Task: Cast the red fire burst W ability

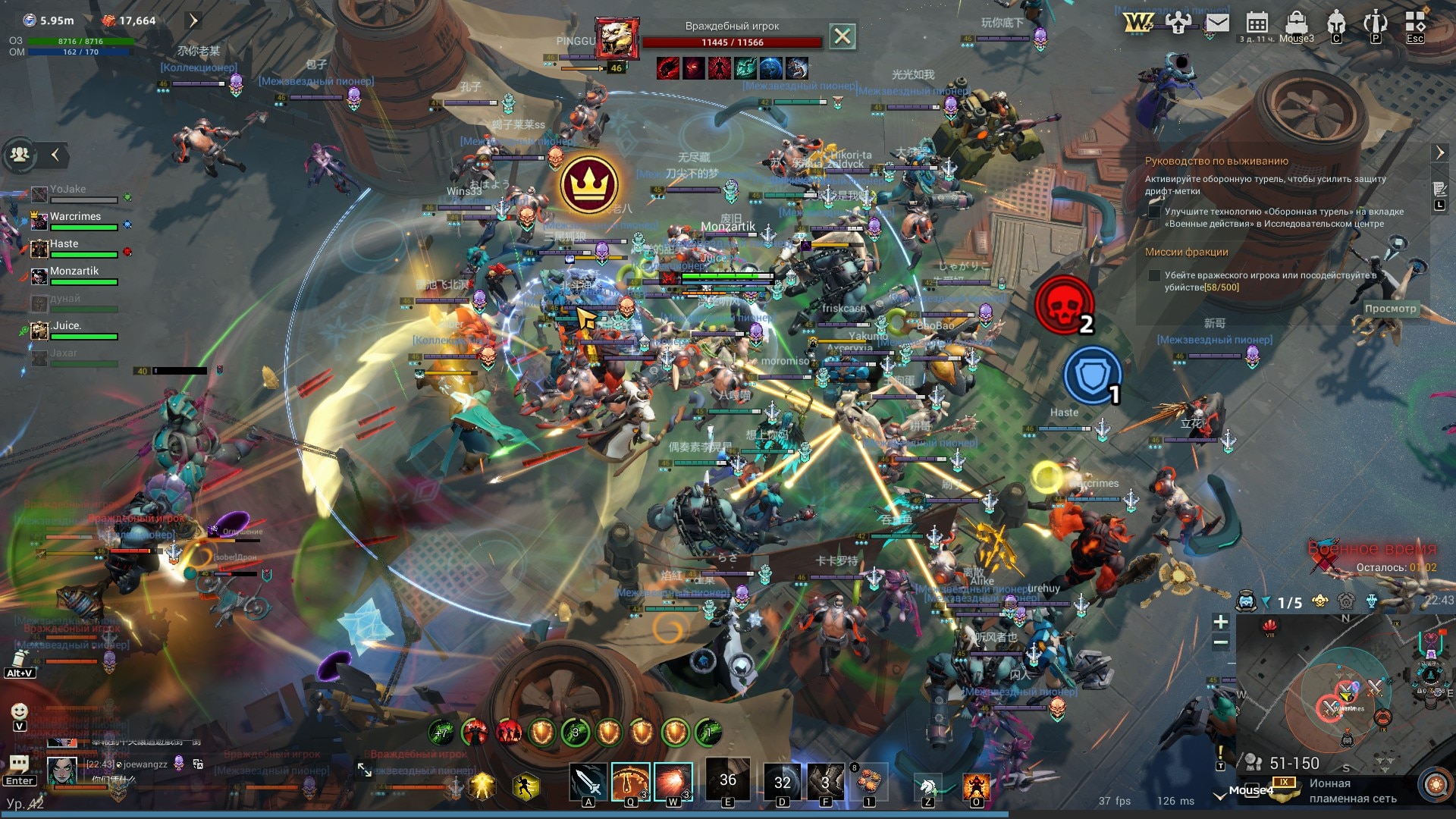Action: click(x=673, y=781)
